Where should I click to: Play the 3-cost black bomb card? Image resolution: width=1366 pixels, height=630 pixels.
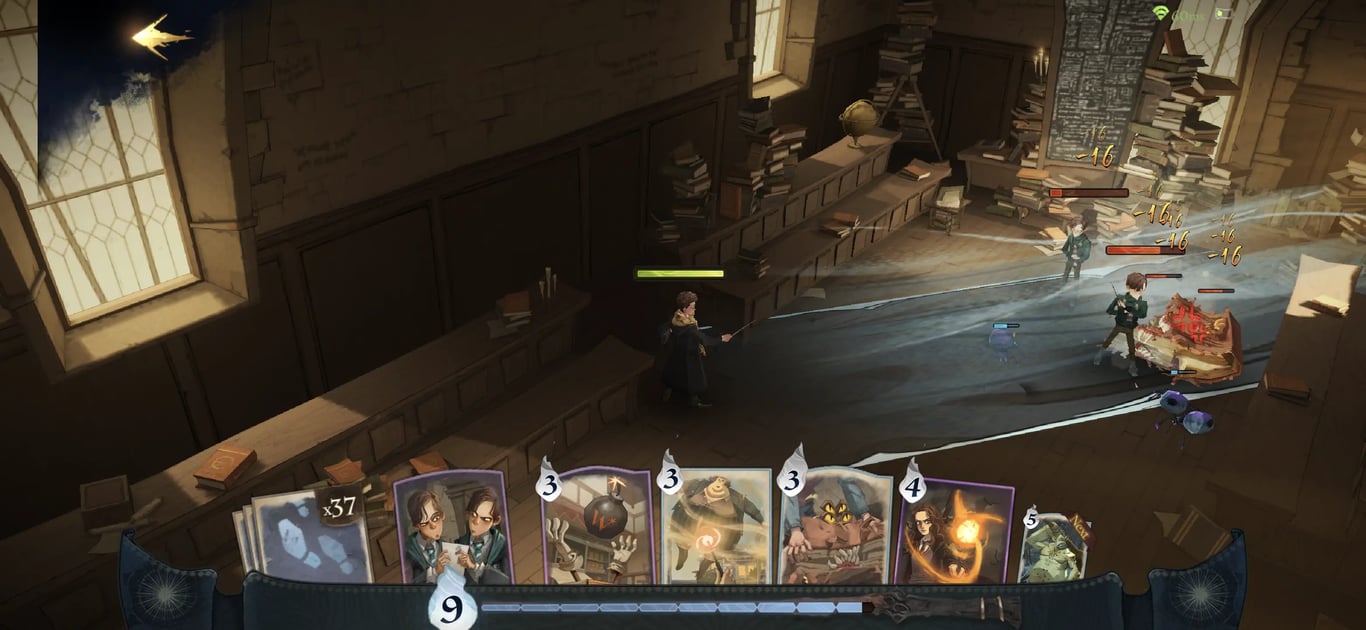(x=597, y=527)
